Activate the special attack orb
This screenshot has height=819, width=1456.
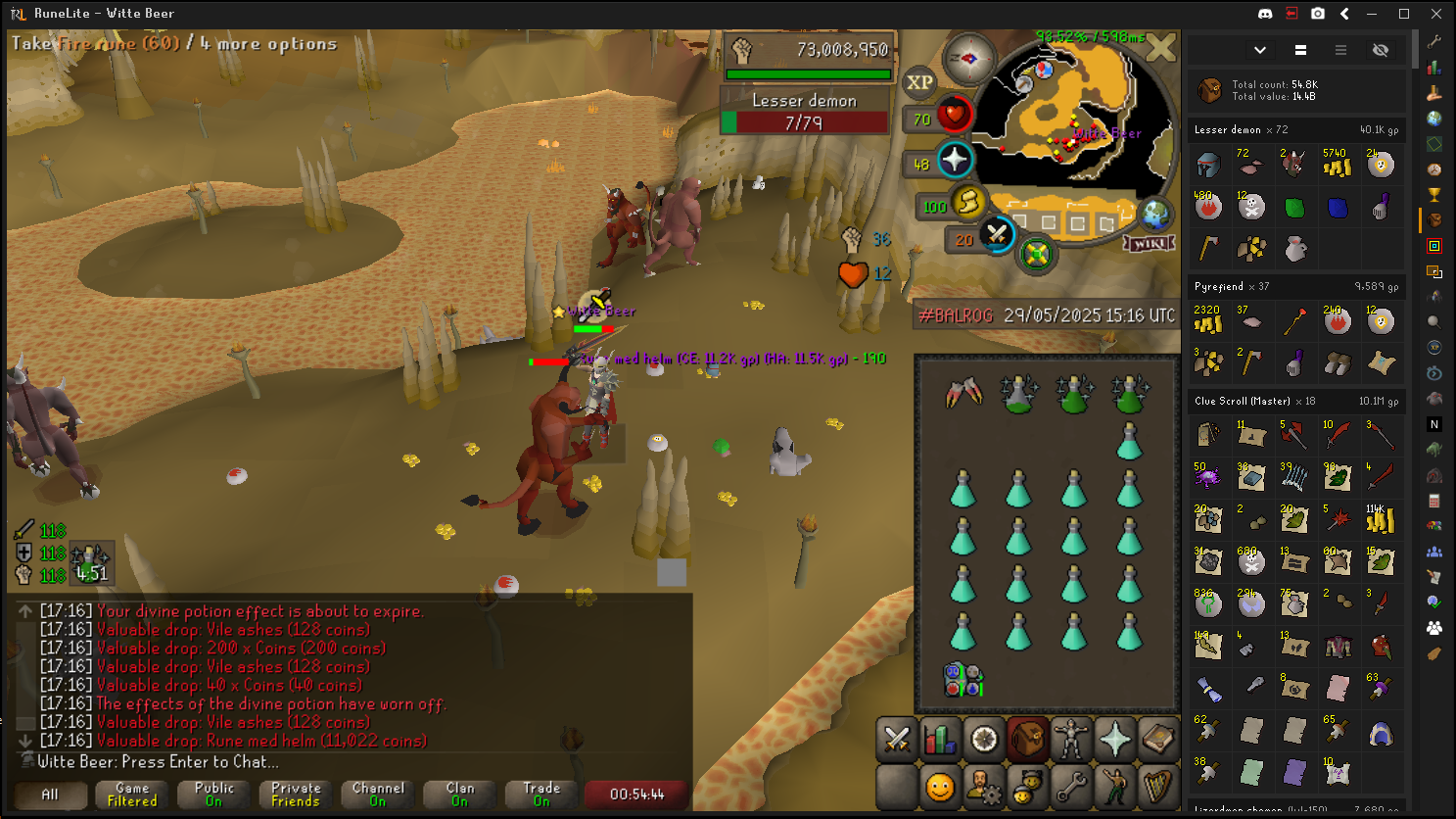pyautogui.click(x=996, y=235)
